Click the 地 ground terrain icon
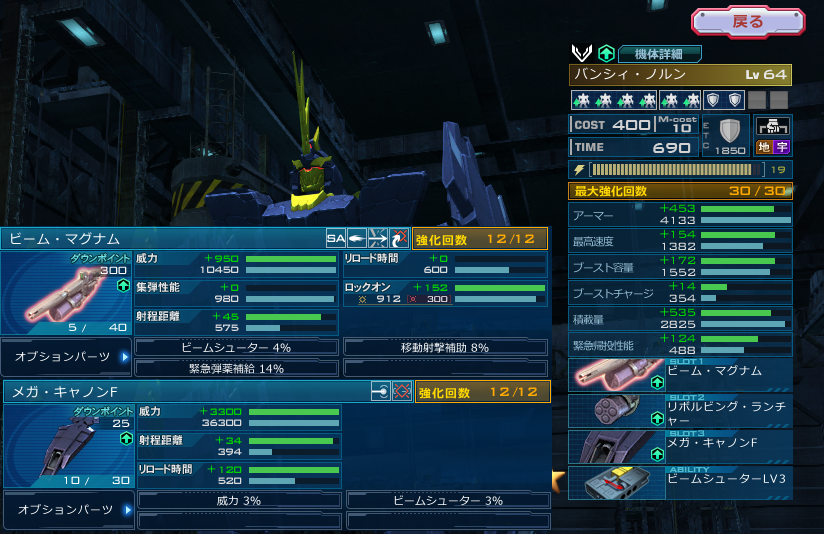 pyautogui.click(x=763, y=147)
